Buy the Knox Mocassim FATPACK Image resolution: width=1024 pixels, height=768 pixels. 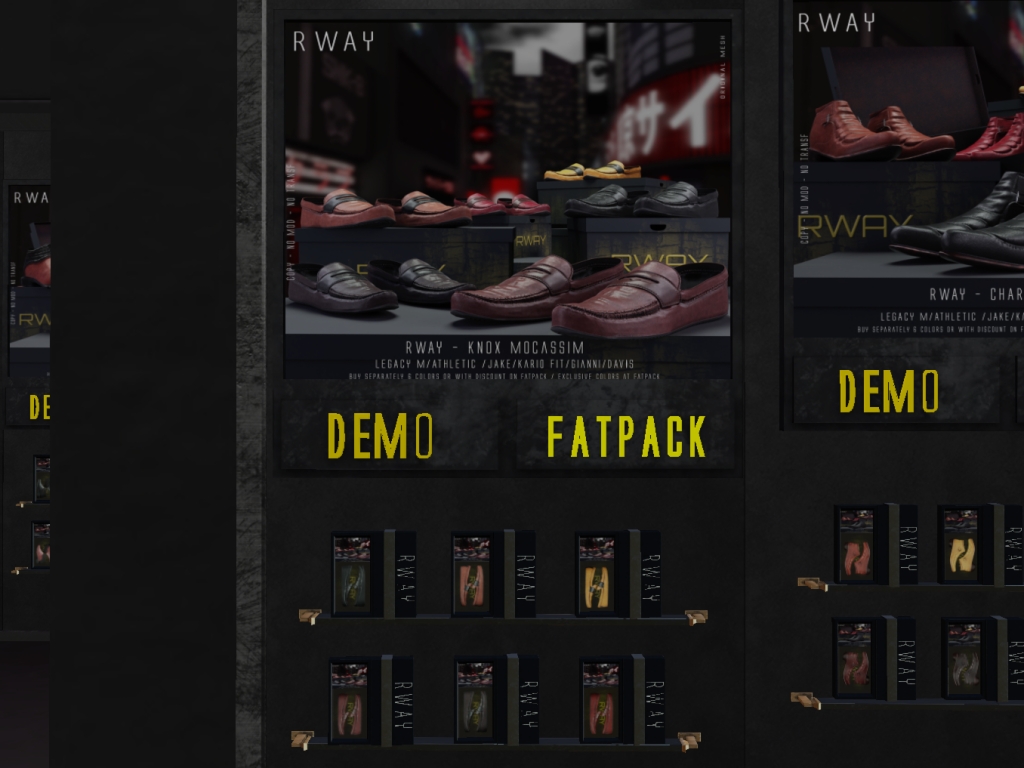coord(626,436)
